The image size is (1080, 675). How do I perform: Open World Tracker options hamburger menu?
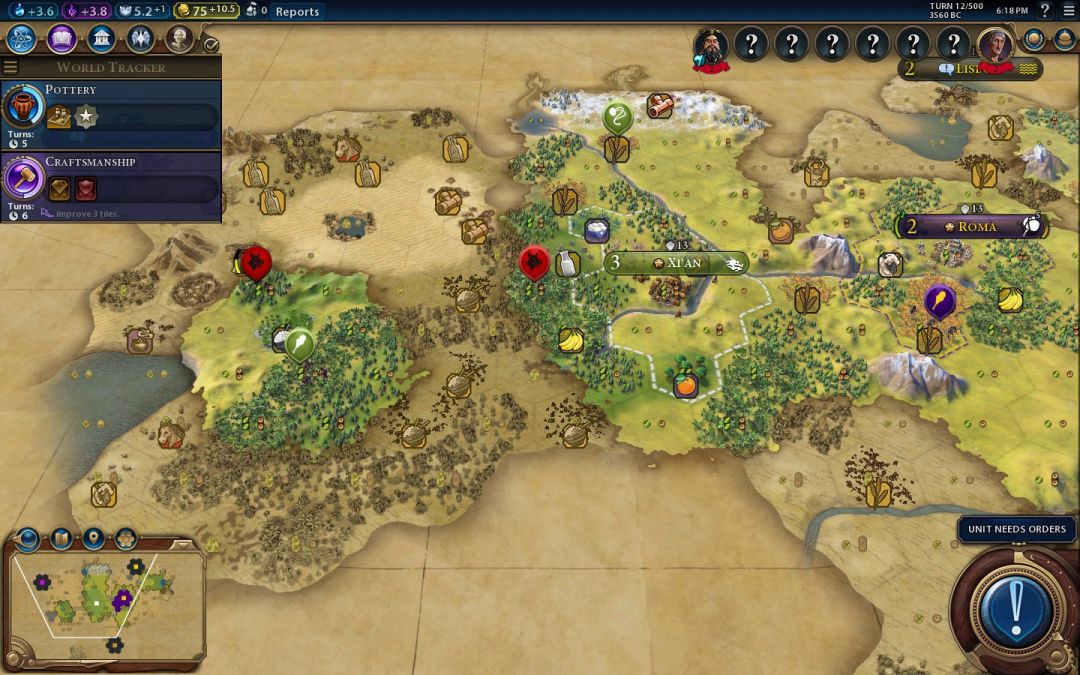click(11, 67)
